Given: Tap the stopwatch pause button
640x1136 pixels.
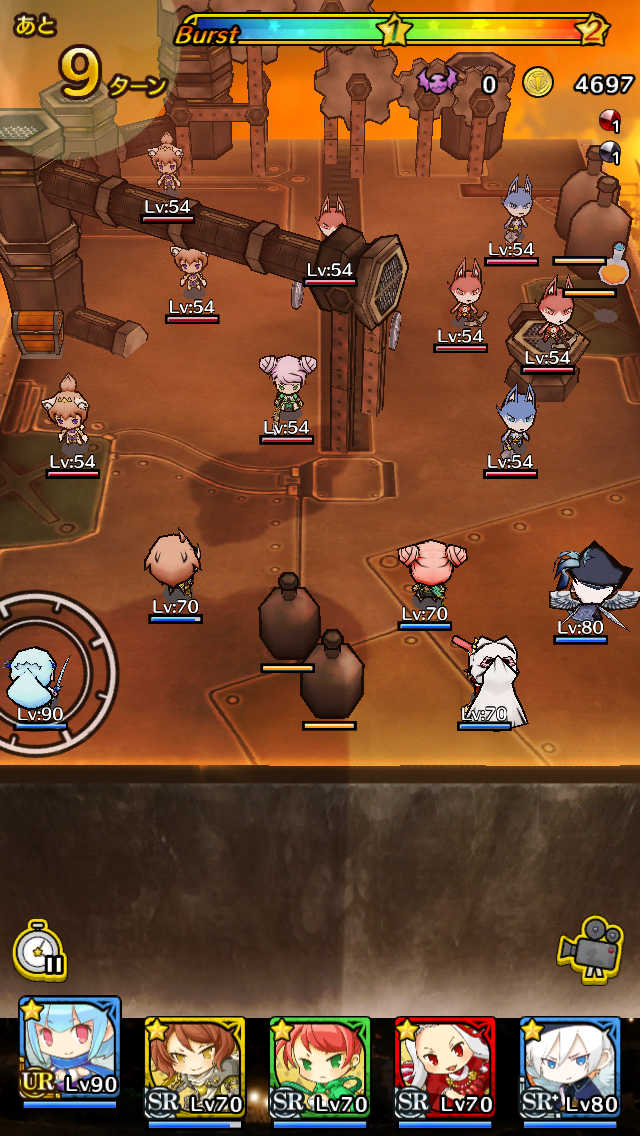Looking at the screenshot, I should tap(40, 950).
